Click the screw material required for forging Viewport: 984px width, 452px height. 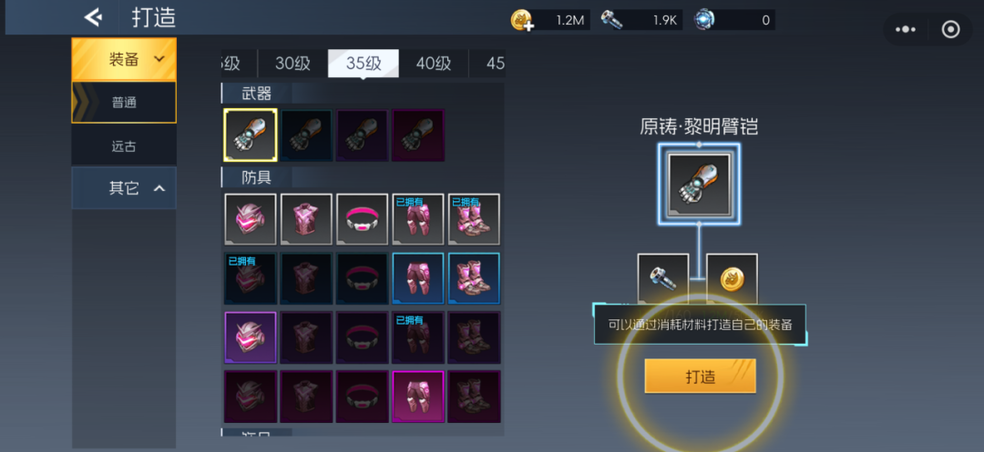663,279
